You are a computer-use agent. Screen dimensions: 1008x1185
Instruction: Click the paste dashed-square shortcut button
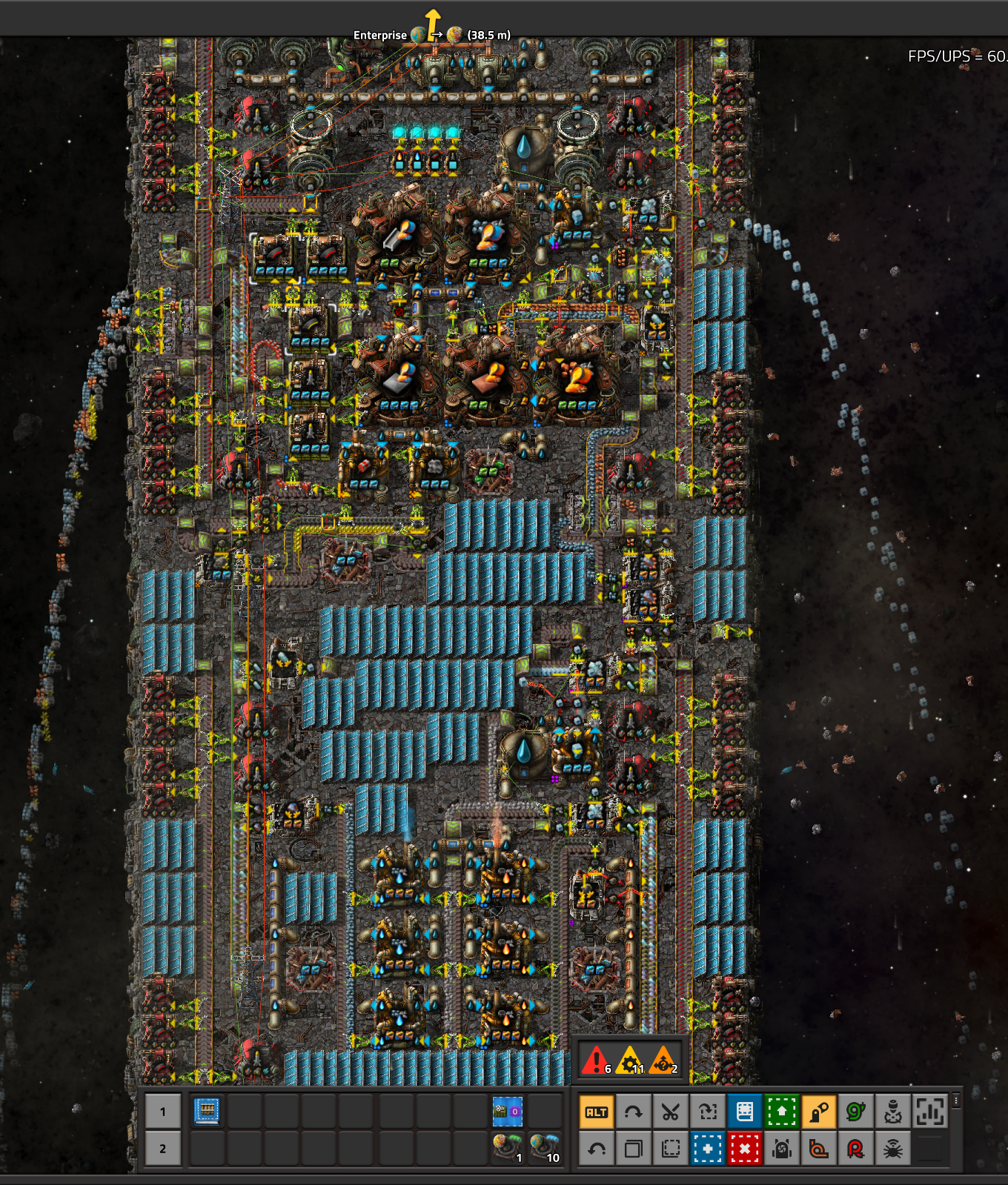coord(670,1149)
